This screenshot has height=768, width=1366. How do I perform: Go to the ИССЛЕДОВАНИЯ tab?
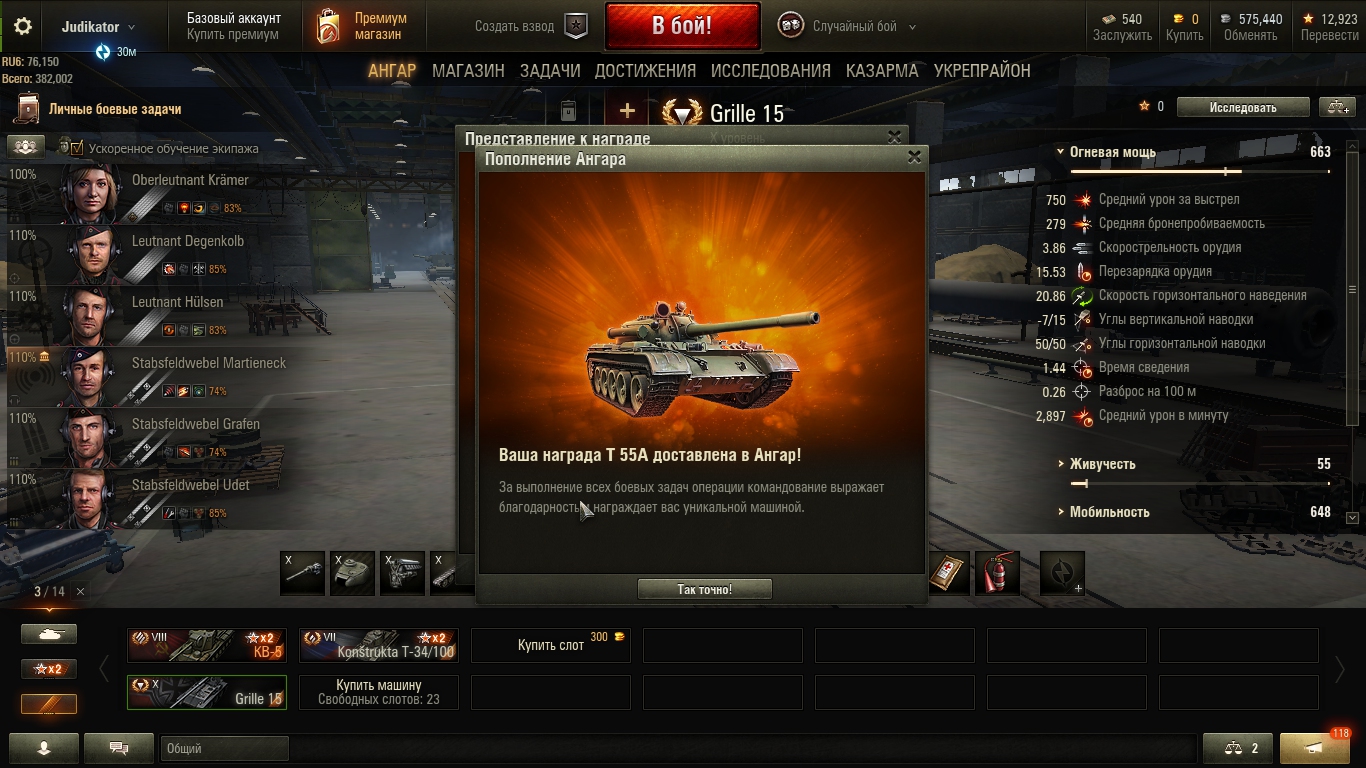pos(770,71)
